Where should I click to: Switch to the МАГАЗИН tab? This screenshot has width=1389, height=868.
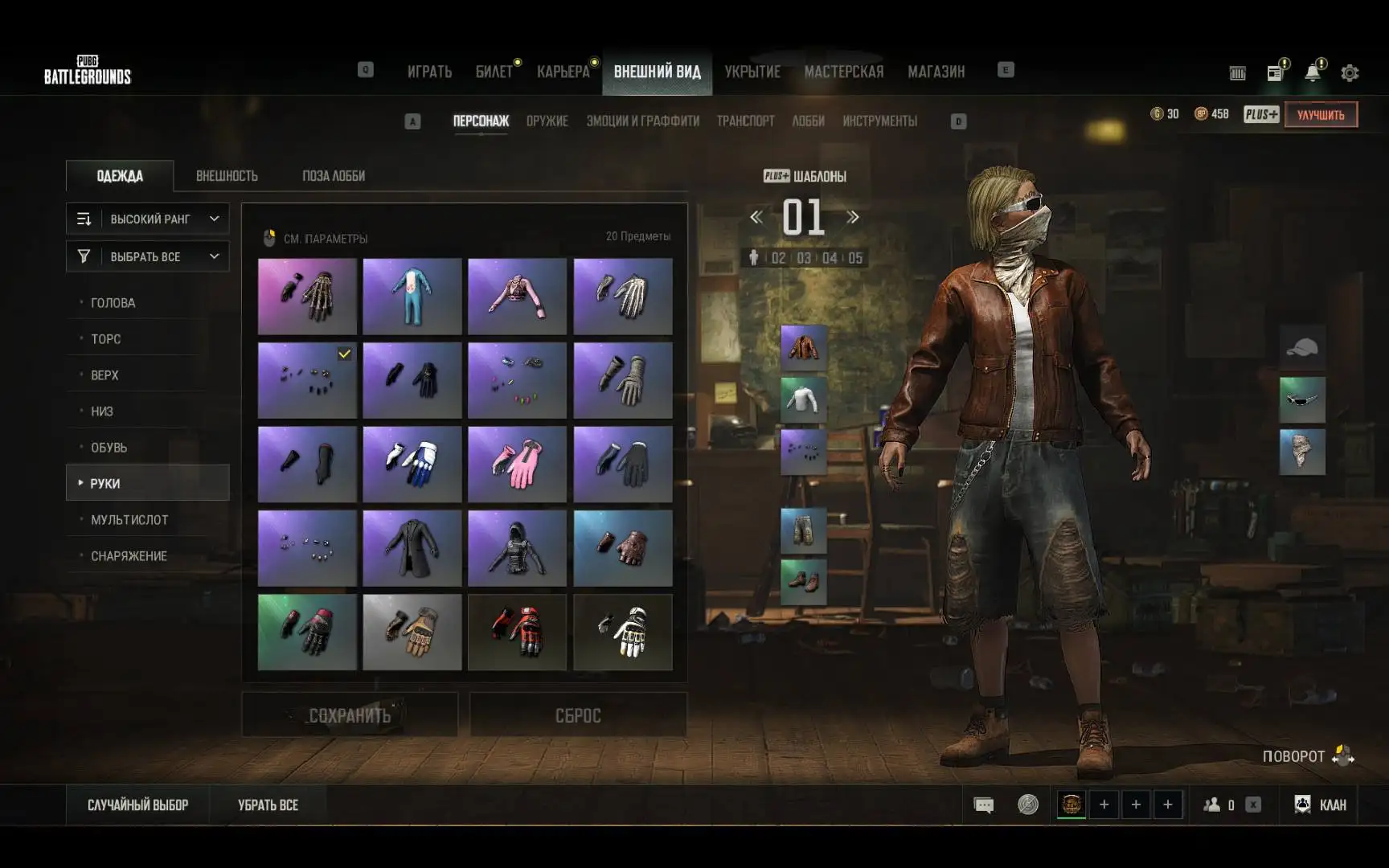(936, 72)
